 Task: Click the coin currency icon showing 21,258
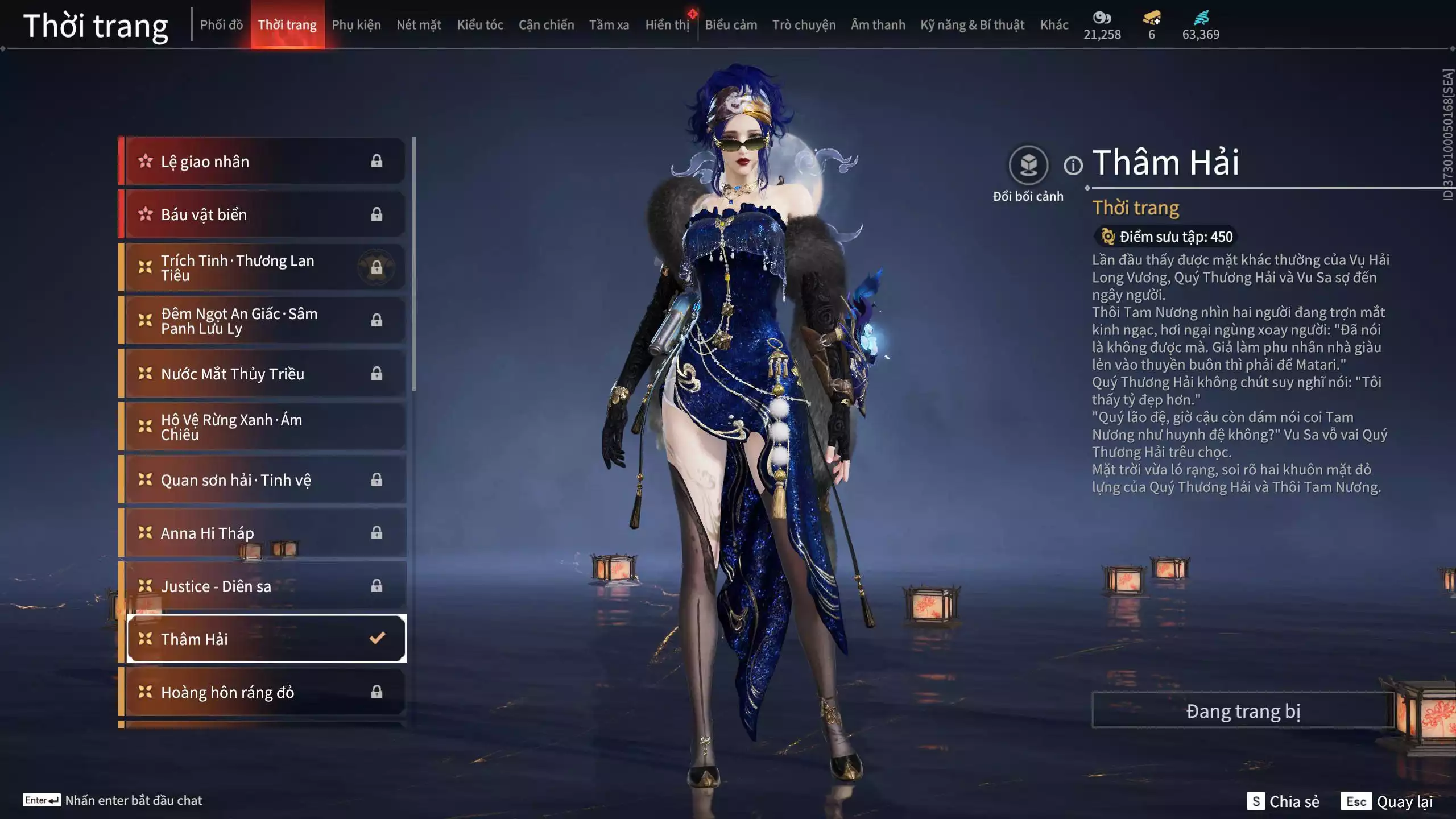click(1102, 18)
